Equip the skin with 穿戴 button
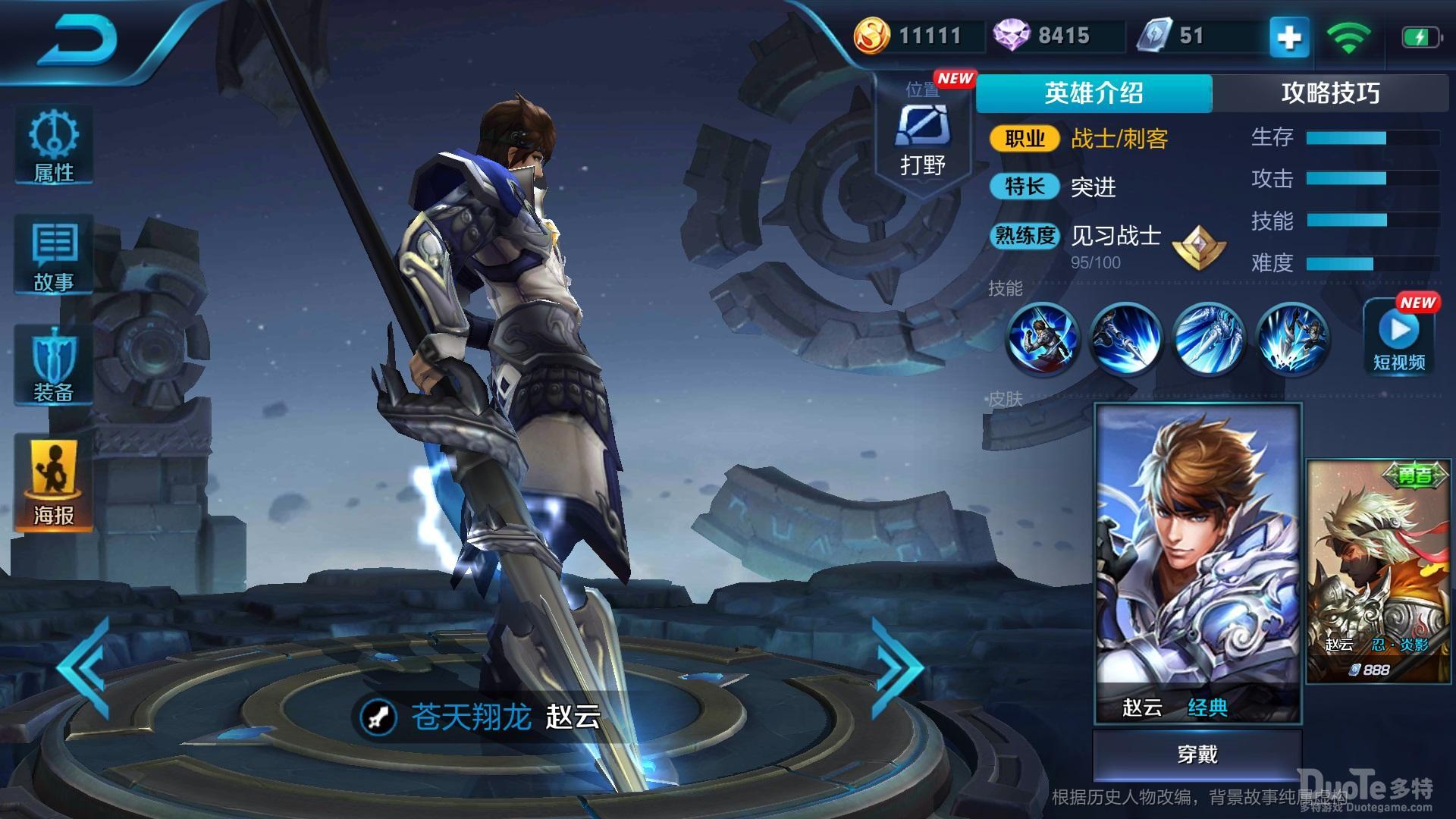The image size is (1456, 819). click(x=1197, y=755)
